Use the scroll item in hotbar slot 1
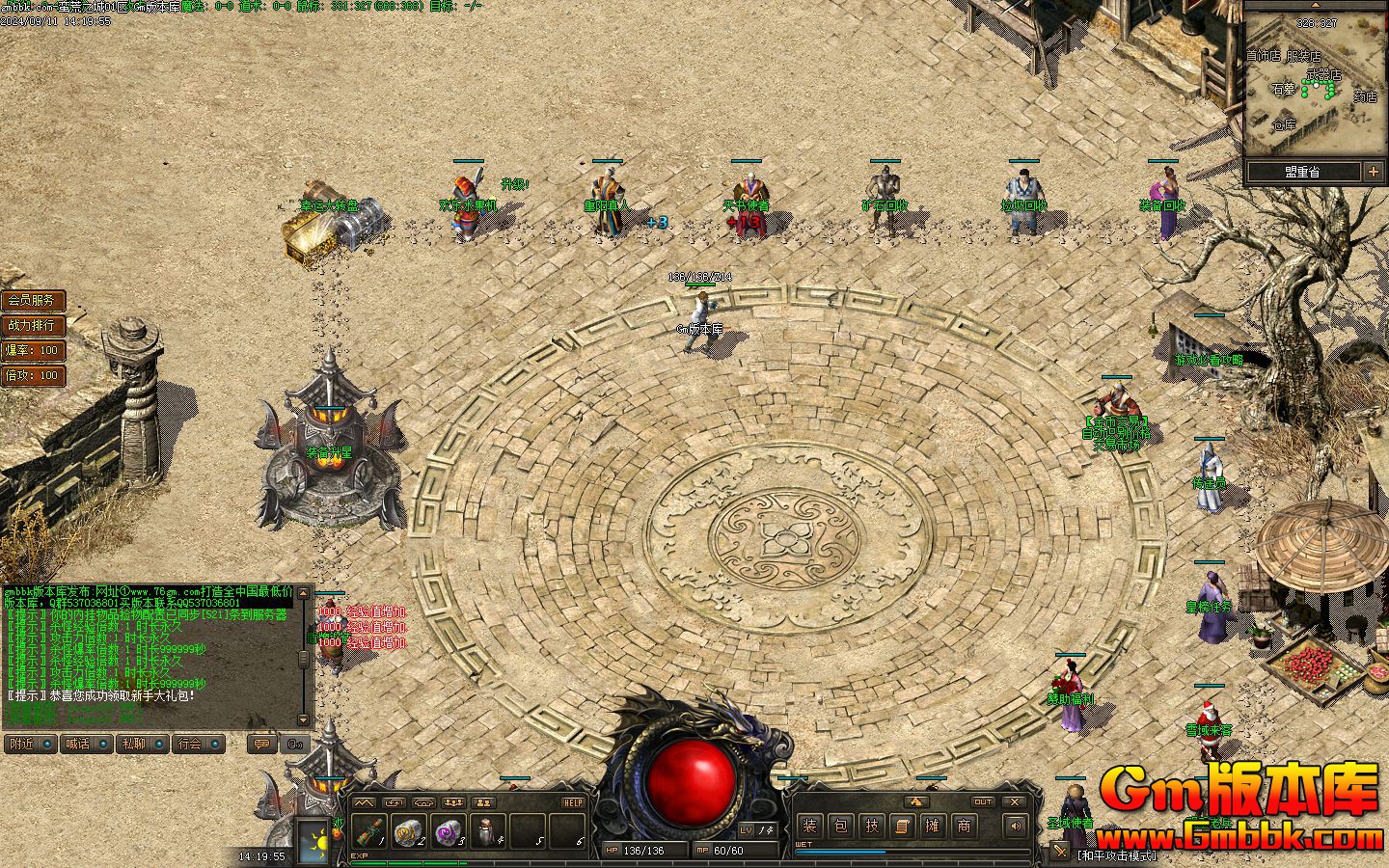The height and width of the screenshot is (868, 1389). 369,830
